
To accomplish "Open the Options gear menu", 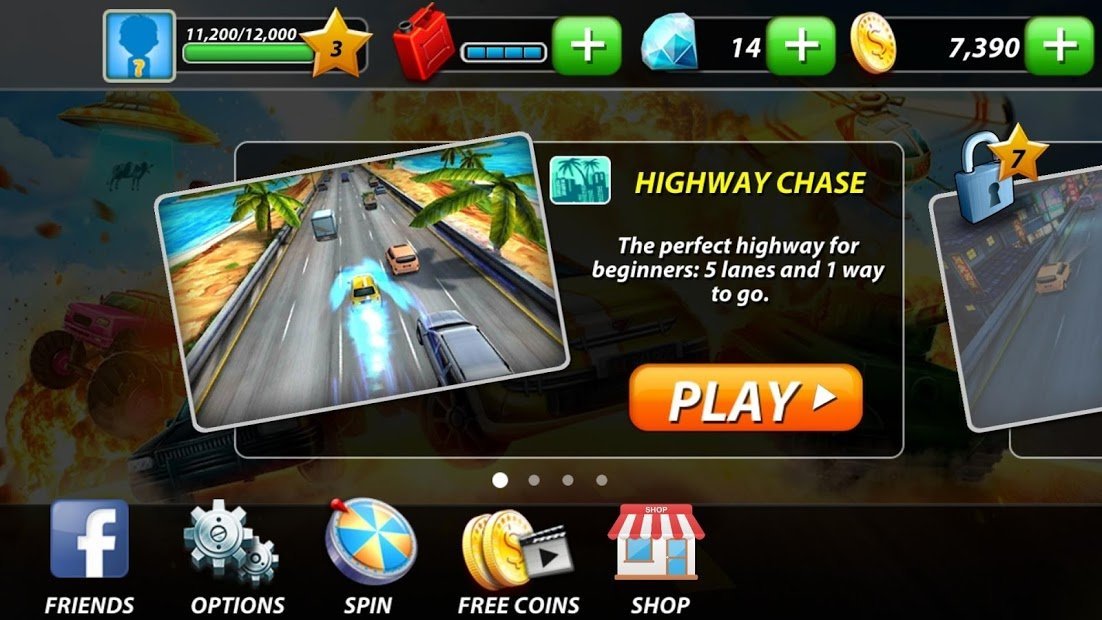I will (237, 555).
